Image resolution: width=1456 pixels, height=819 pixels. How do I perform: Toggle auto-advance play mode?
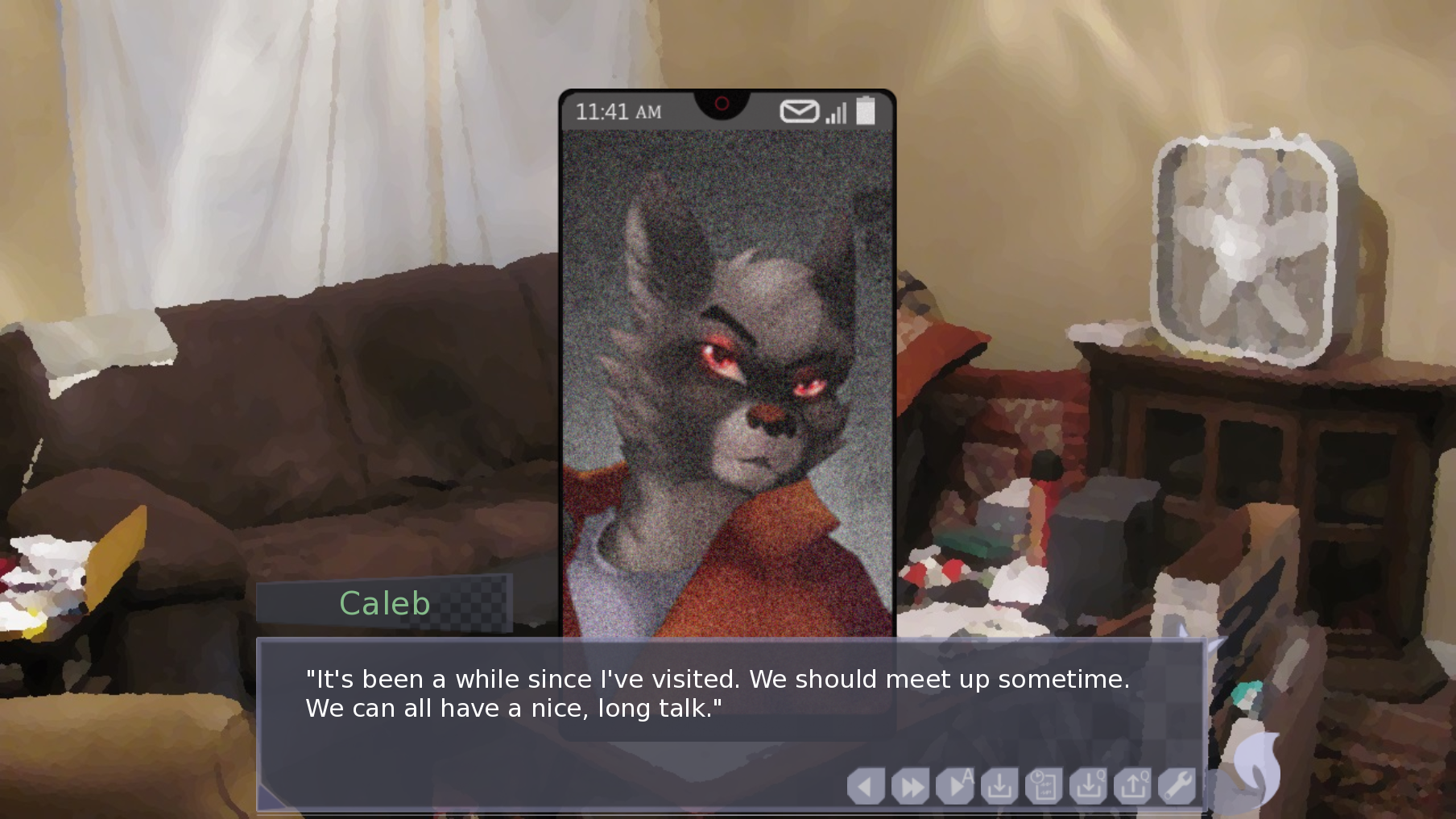[x=956, y=786]
